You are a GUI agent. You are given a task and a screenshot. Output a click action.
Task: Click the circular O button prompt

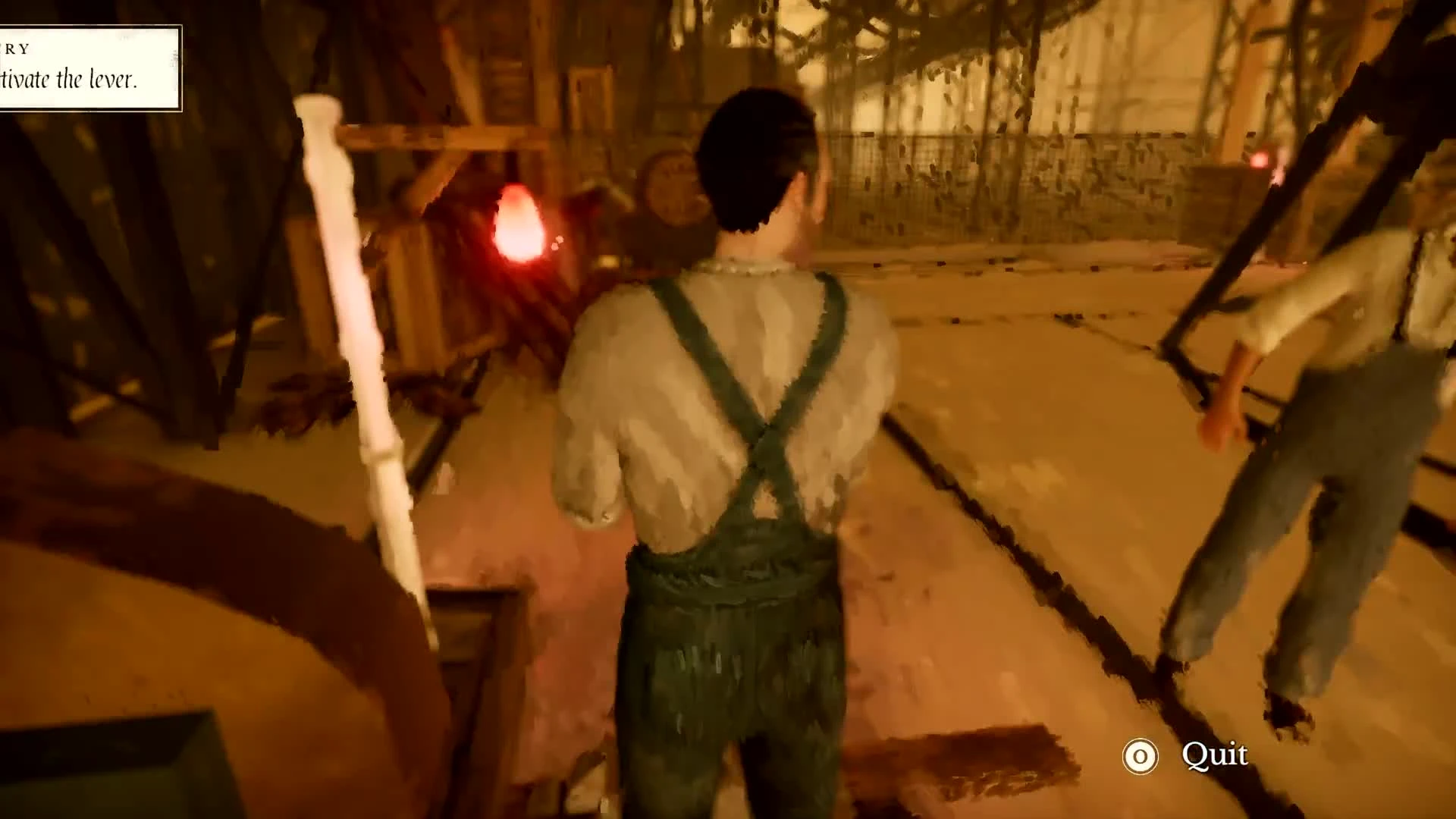coord(1140,755)
